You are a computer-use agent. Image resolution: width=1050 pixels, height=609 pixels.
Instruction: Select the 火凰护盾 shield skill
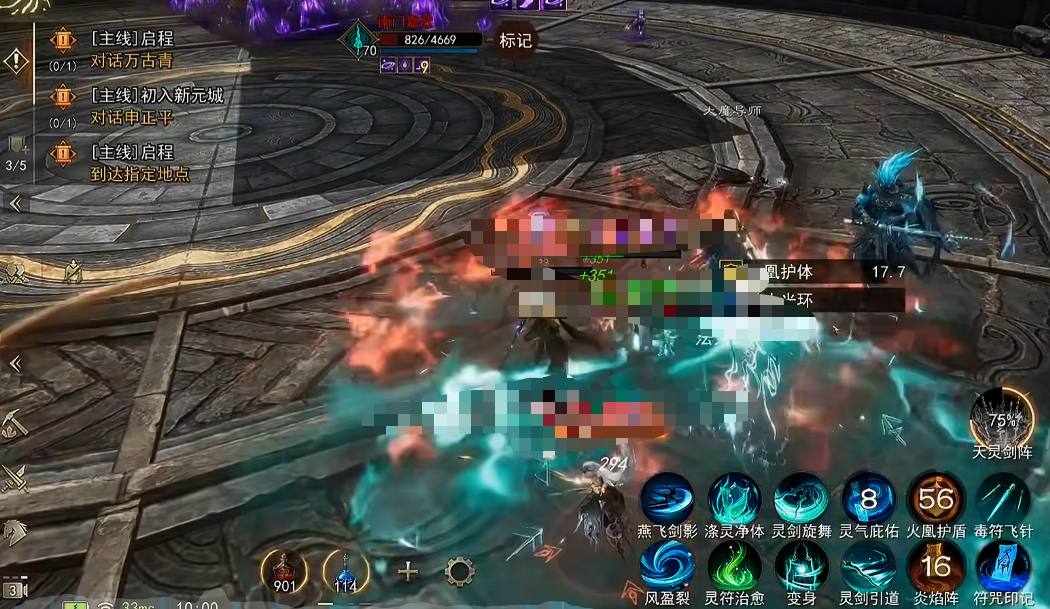[x=936, y=498]
